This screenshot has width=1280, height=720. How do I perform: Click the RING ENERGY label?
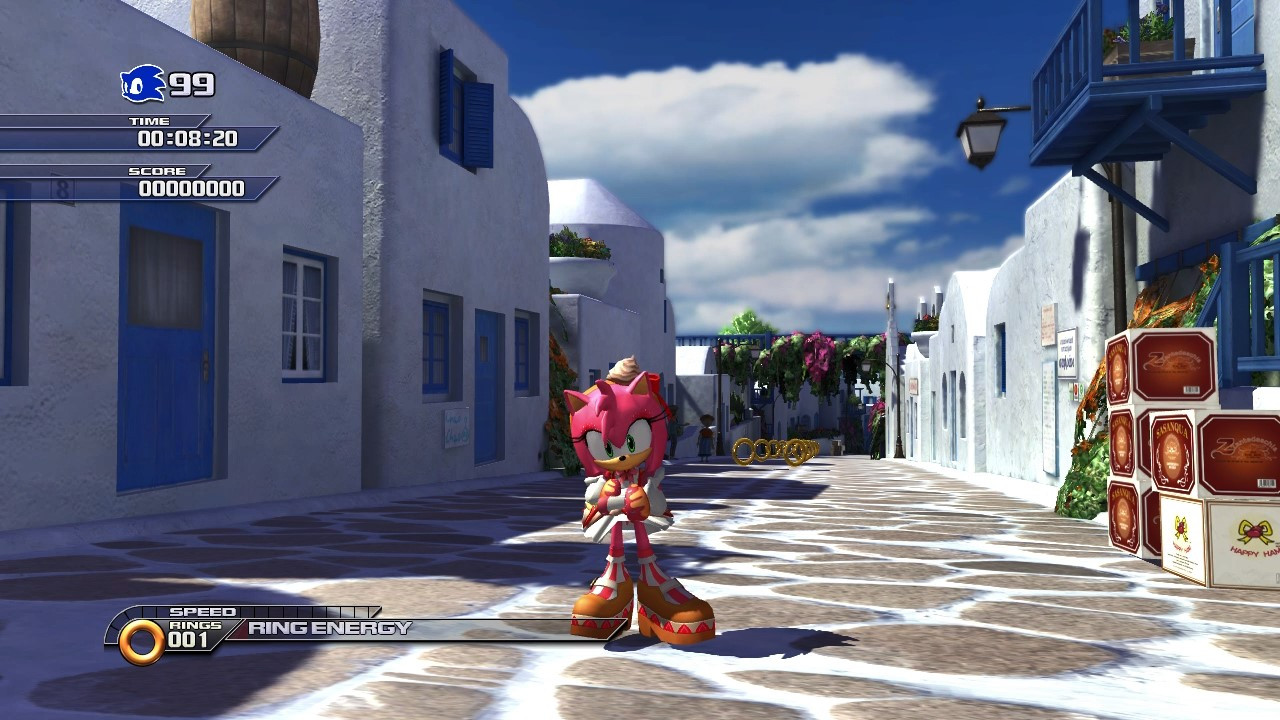(328, 628)
